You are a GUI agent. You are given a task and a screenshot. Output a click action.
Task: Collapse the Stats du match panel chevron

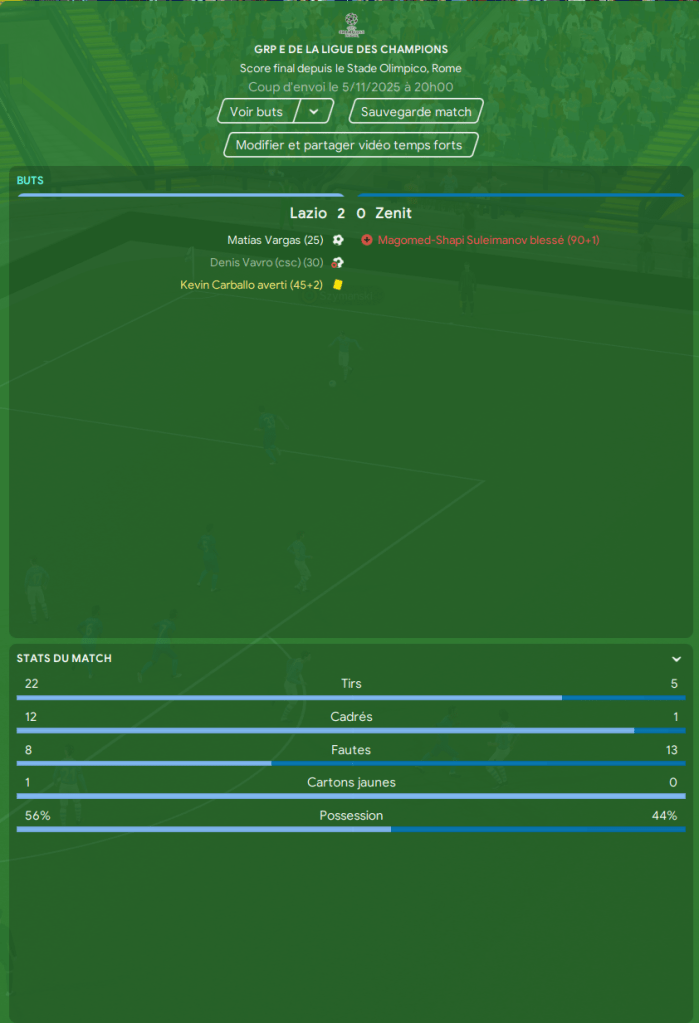(x=676, y=659)
